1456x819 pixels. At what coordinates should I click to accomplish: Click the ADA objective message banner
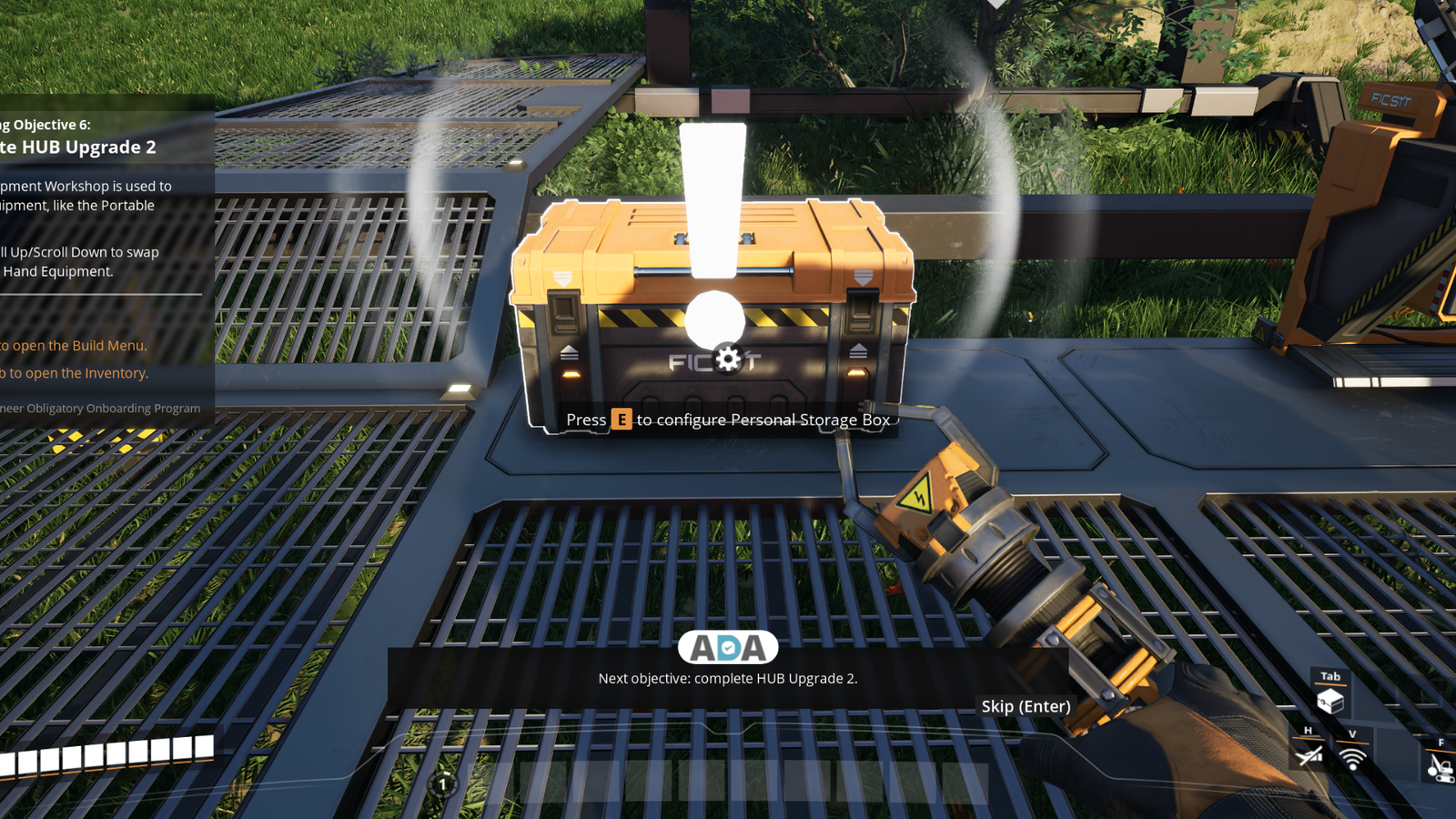coord(728,678)
